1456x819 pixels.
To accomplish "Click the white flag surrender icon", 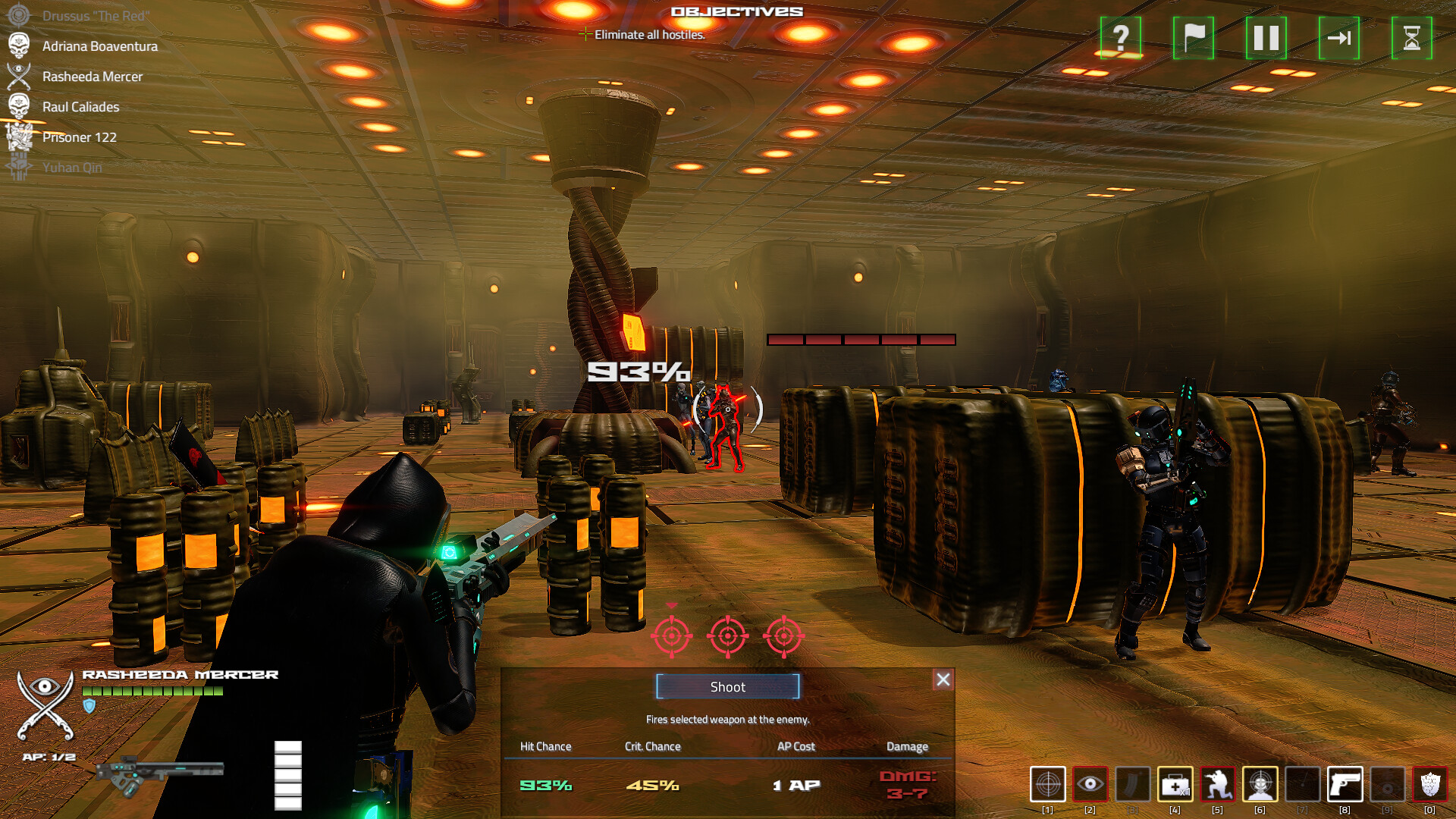I will tap(1193, 37).
